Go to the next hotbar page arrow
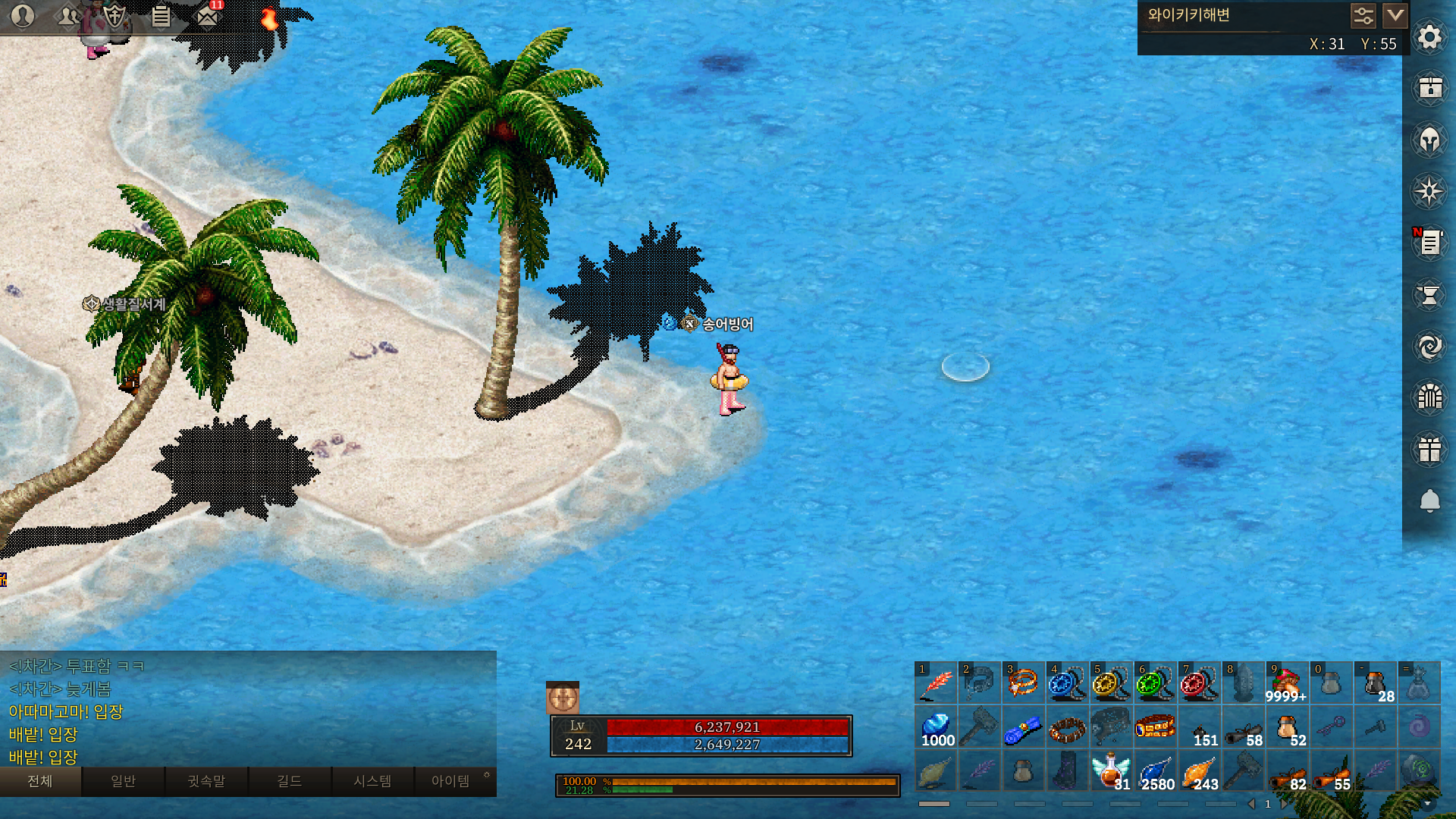Screen dimensions: 1456x819 1283,804
